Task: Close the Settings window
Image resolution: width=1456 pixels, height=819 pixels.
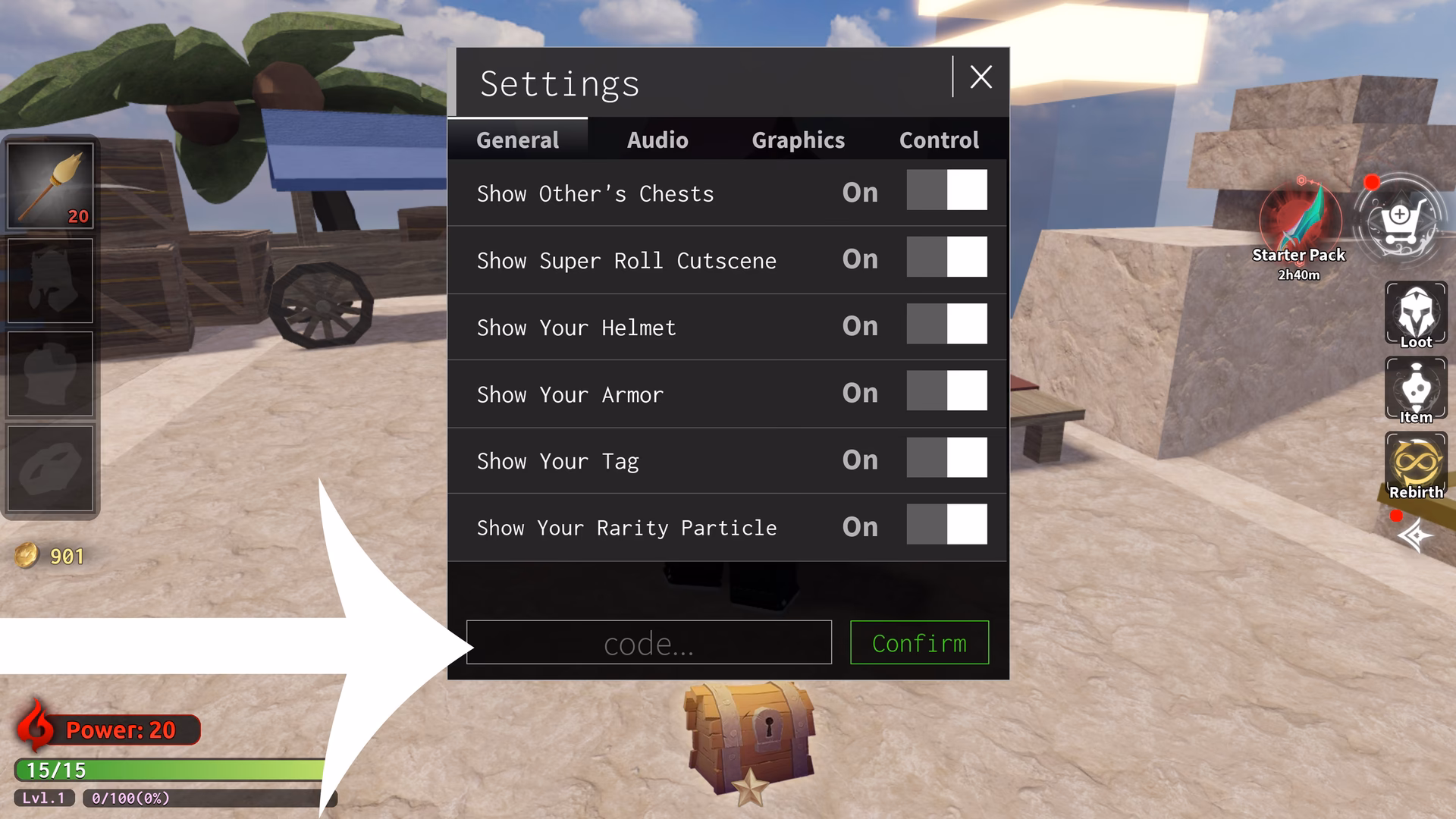Action: (981, 77)
